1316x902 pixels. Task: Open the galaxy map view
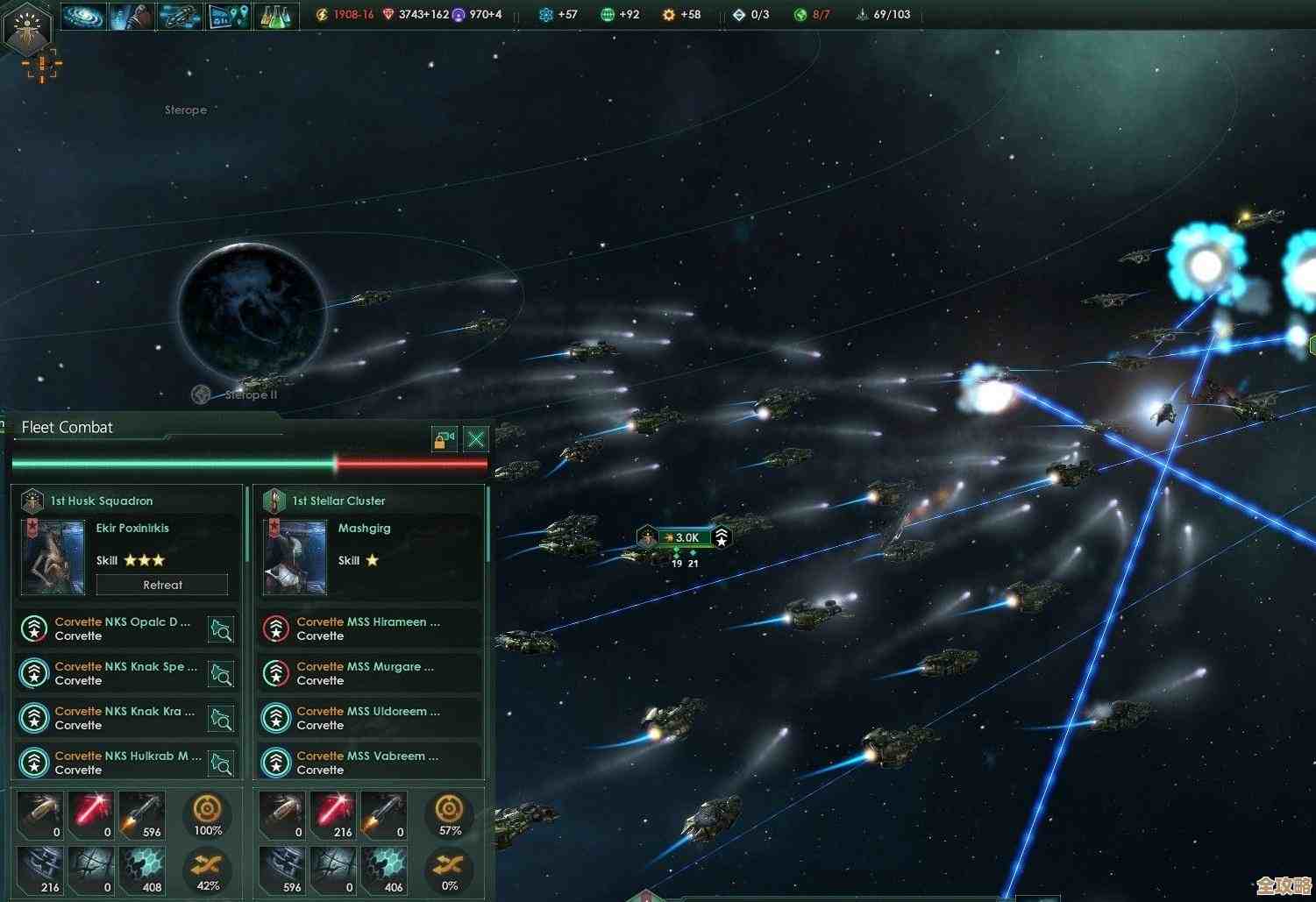pos(84,16)
